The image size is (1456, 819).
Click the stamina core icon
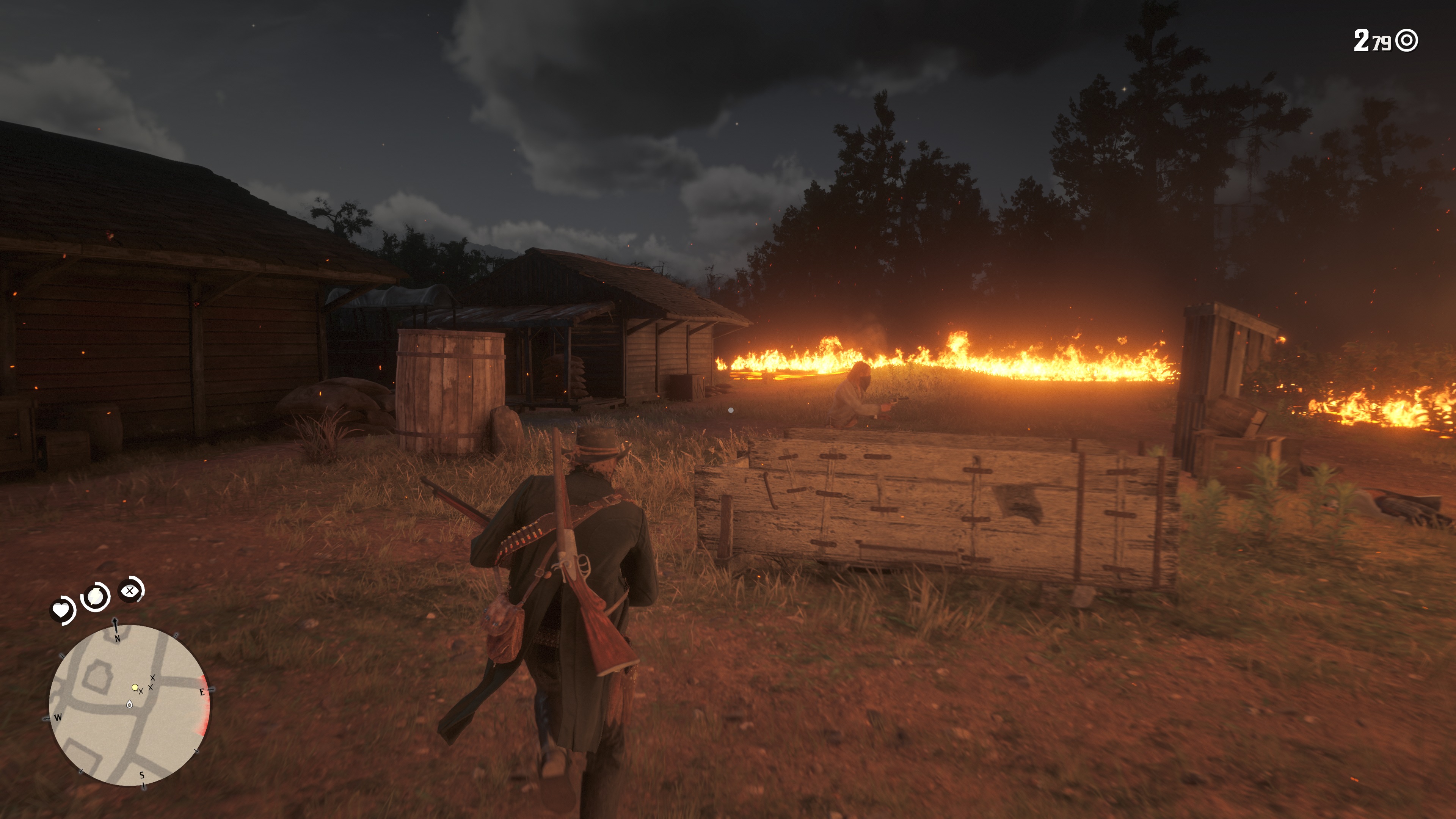tap(96, 596)
